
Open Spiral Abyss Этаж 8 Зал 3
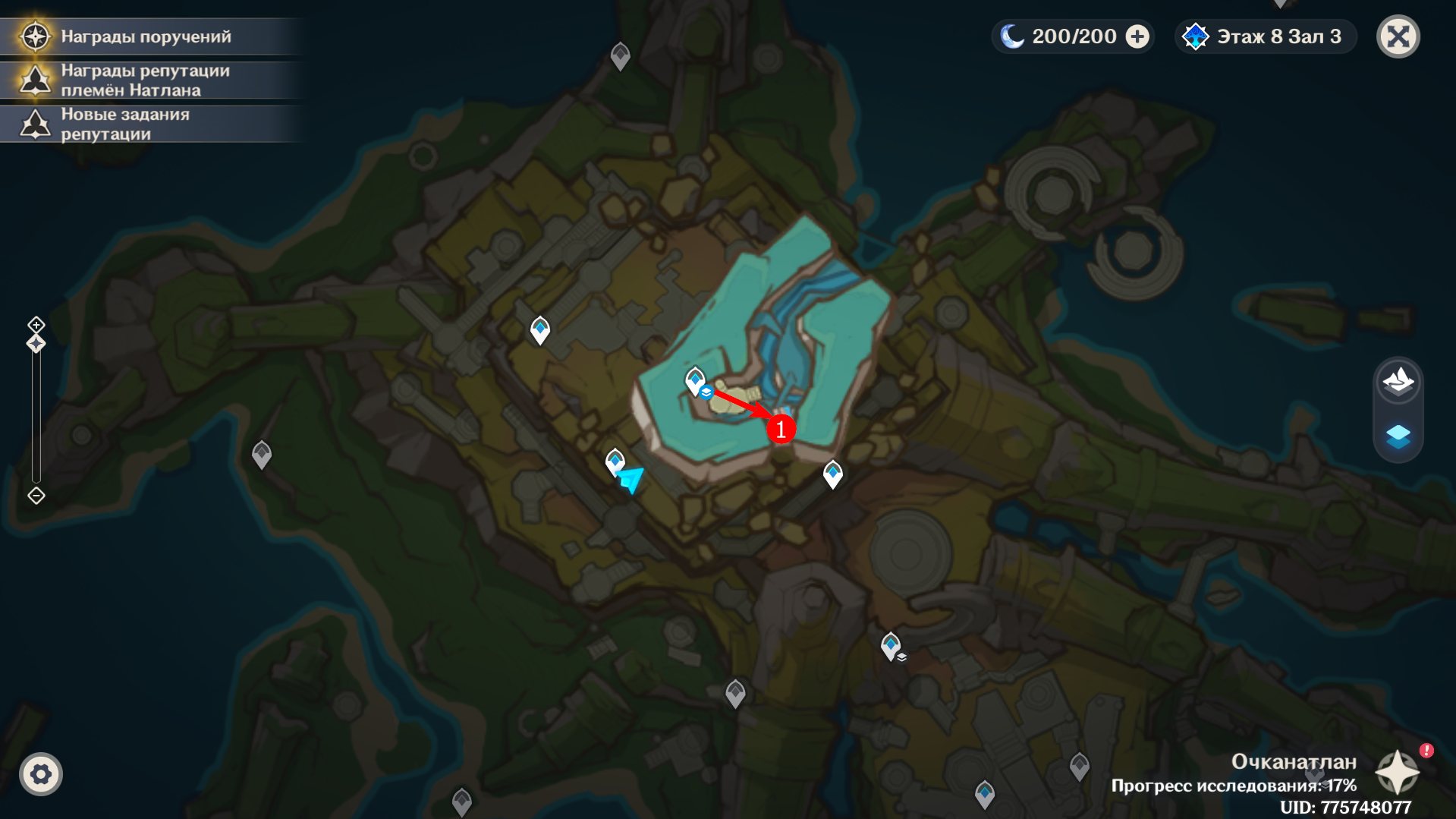coord(1266,36)
